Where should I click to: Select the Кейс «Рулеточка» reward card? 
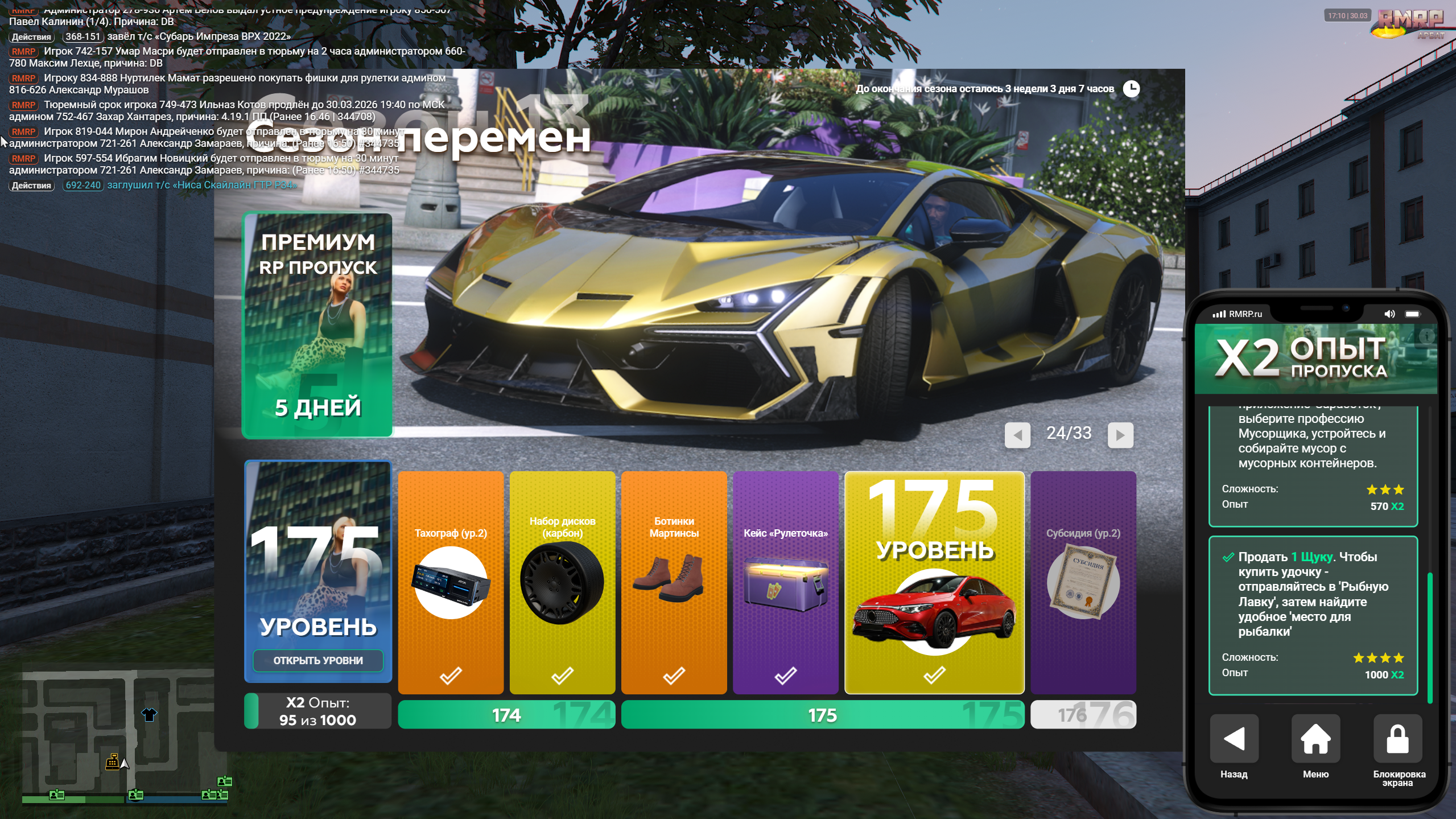785,582
